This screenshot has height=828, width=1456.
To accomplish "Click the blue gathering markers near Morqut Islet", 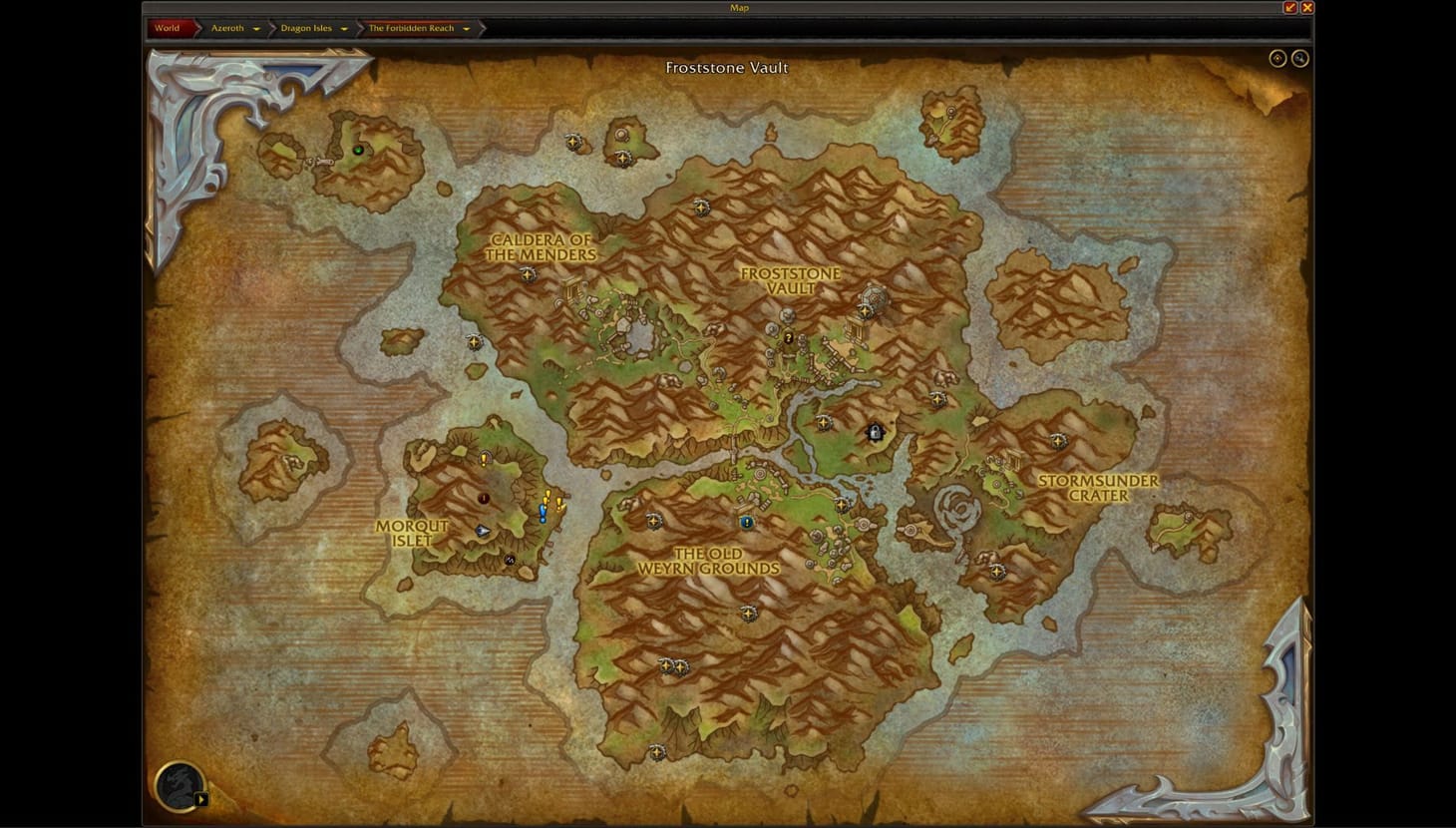I will 543,513.
